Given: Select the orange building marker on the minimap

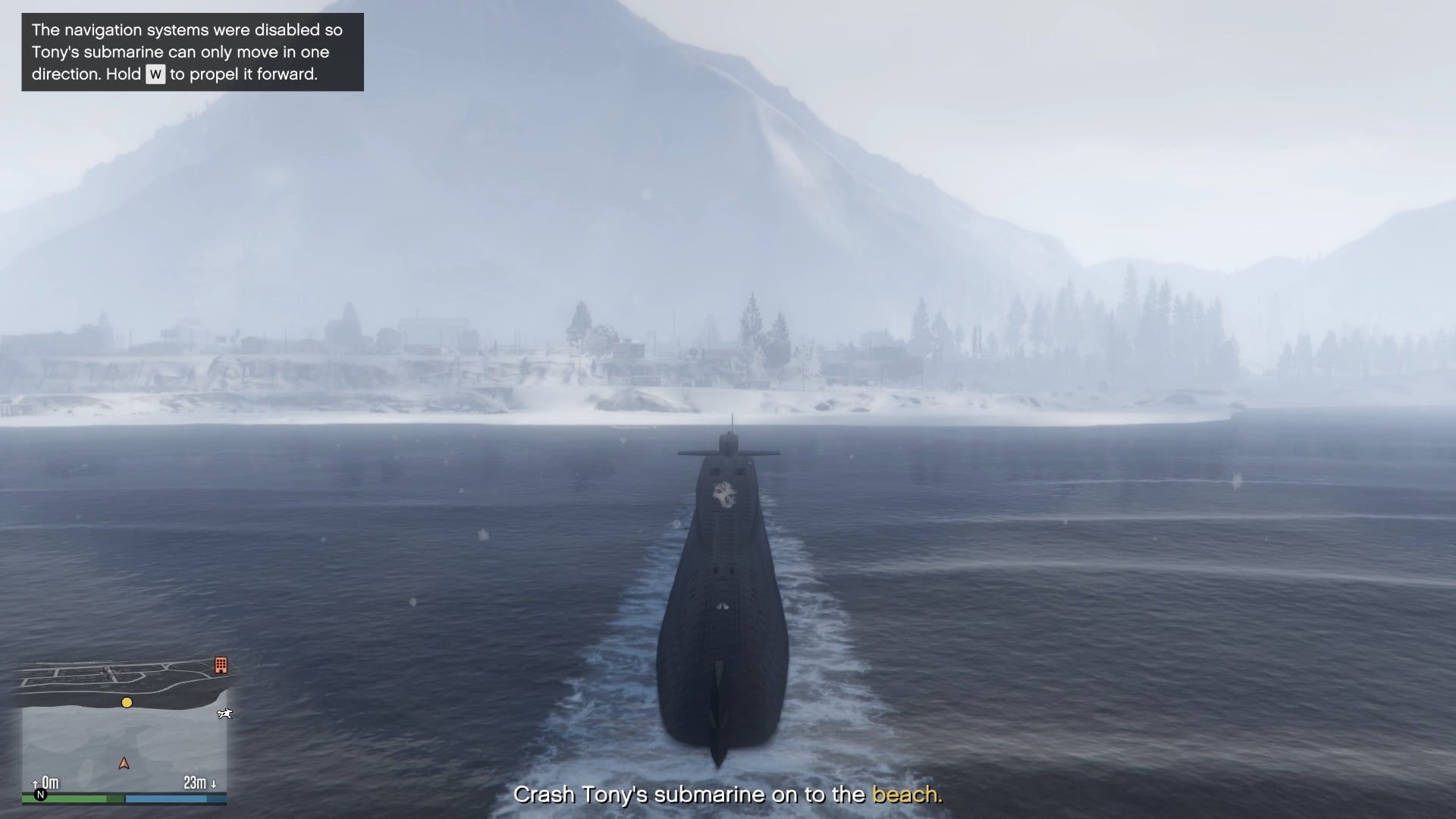Looking at the screenshot, I should point(221,665).
